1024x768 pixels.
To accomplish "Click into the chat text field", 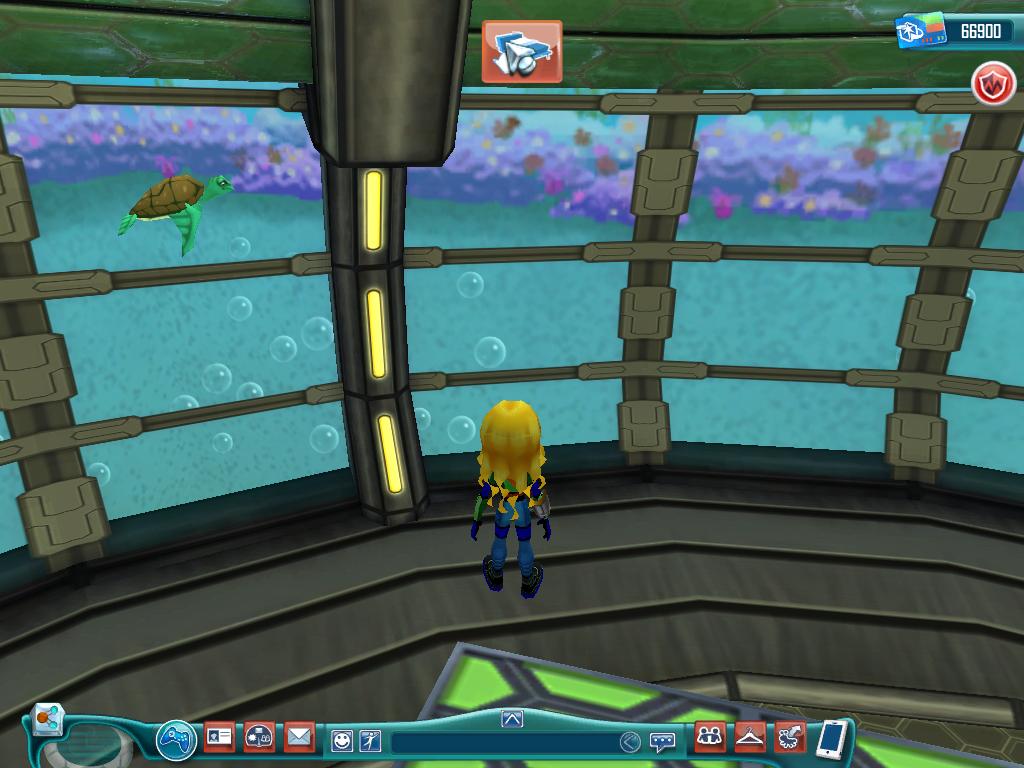I will [500, 742].
